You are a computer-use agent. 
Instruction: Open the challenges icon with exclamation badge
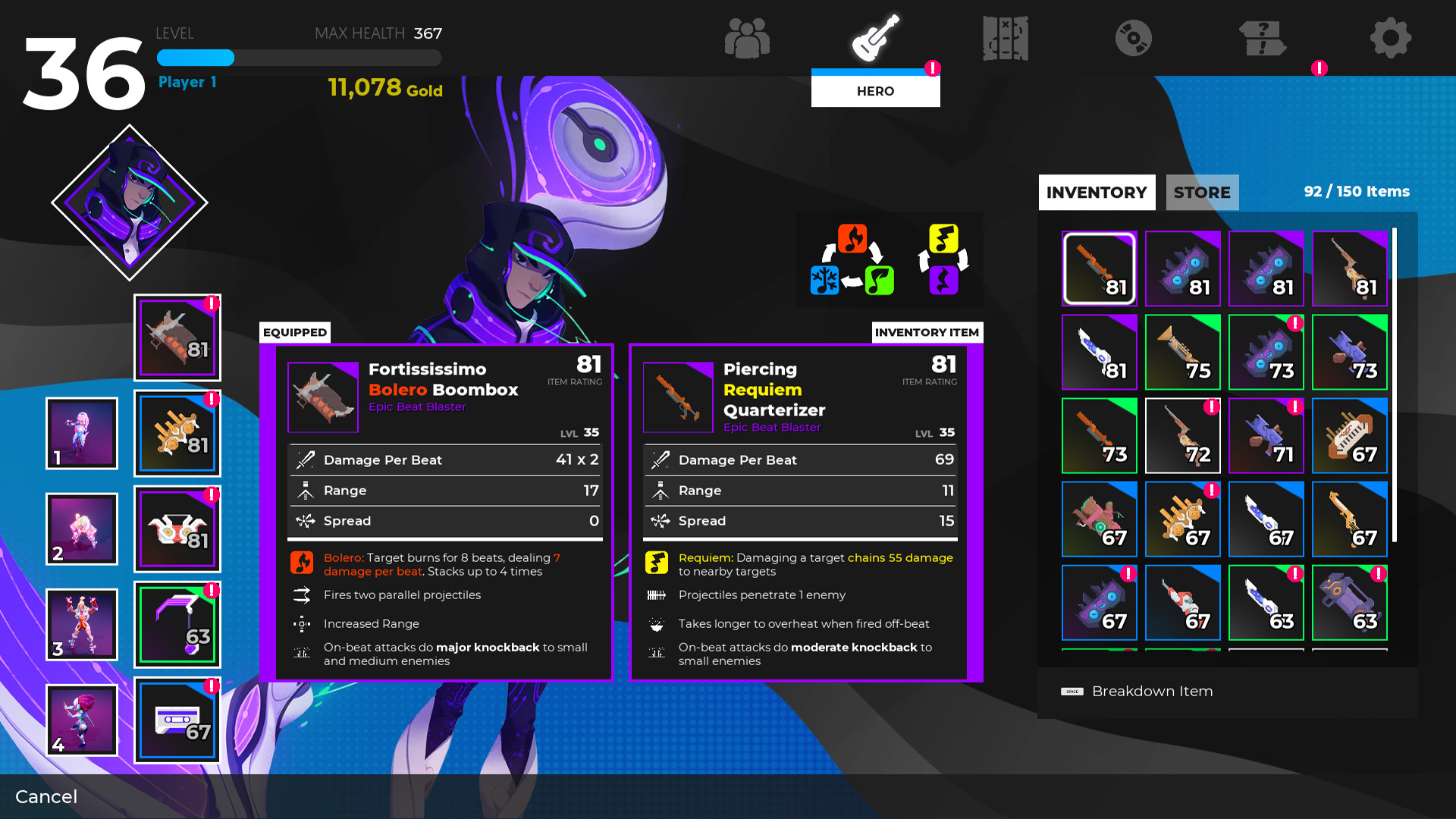point(1261,36)
